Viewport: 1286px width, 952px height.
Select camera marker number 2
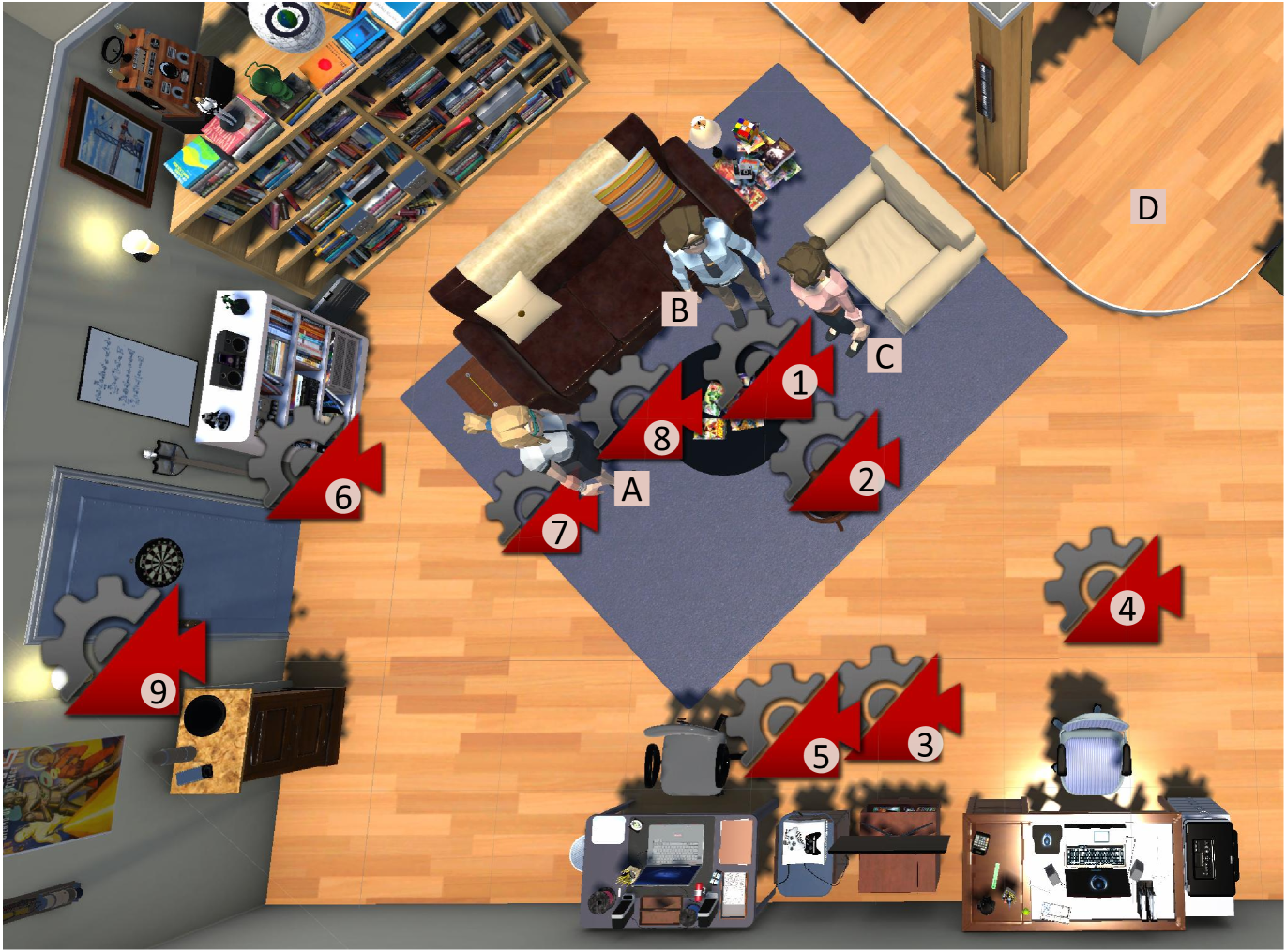[866, 479]
